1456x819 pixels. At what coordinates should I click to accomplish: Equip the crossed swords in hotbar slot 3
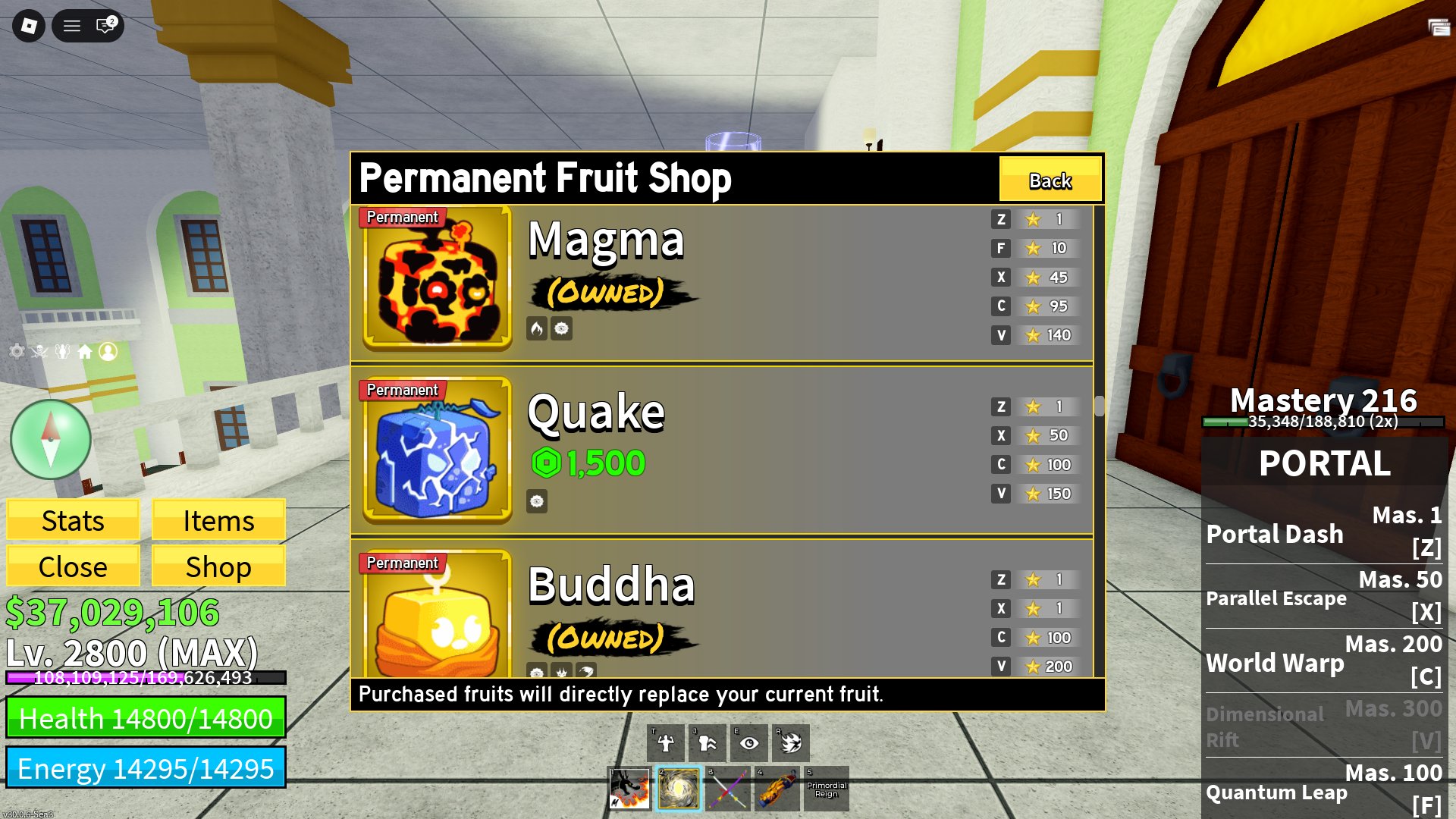click(728, 789)
